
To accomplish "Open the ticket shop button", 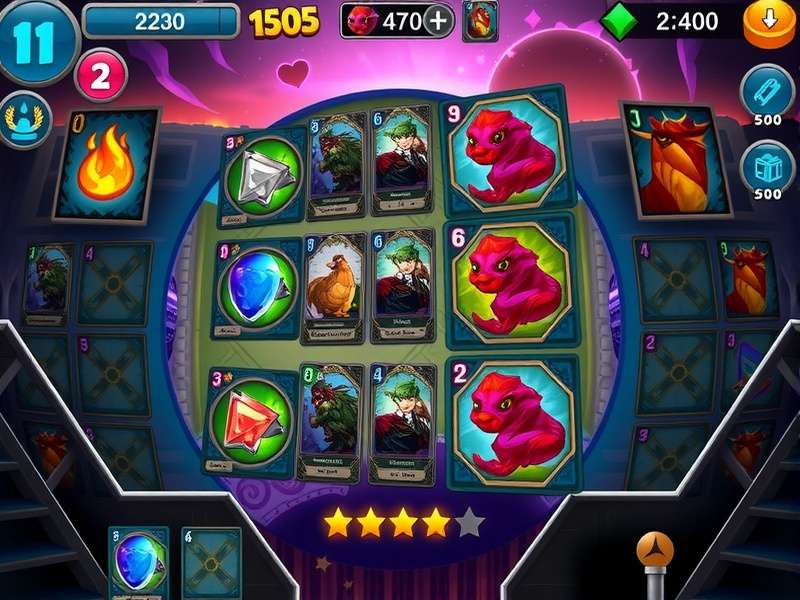I will click(x=767, y=92).
